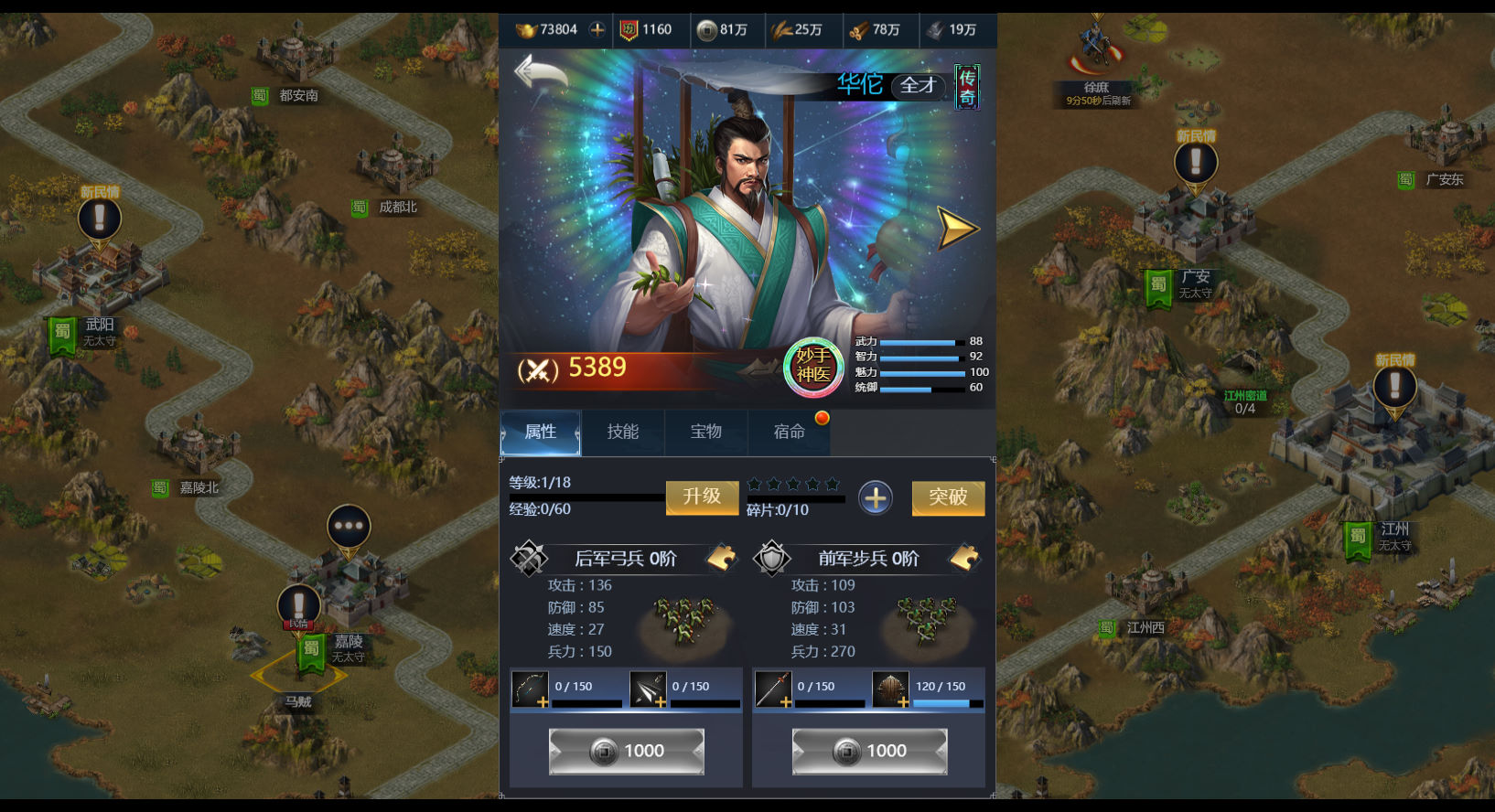Select the bow equipment slot

530,689
